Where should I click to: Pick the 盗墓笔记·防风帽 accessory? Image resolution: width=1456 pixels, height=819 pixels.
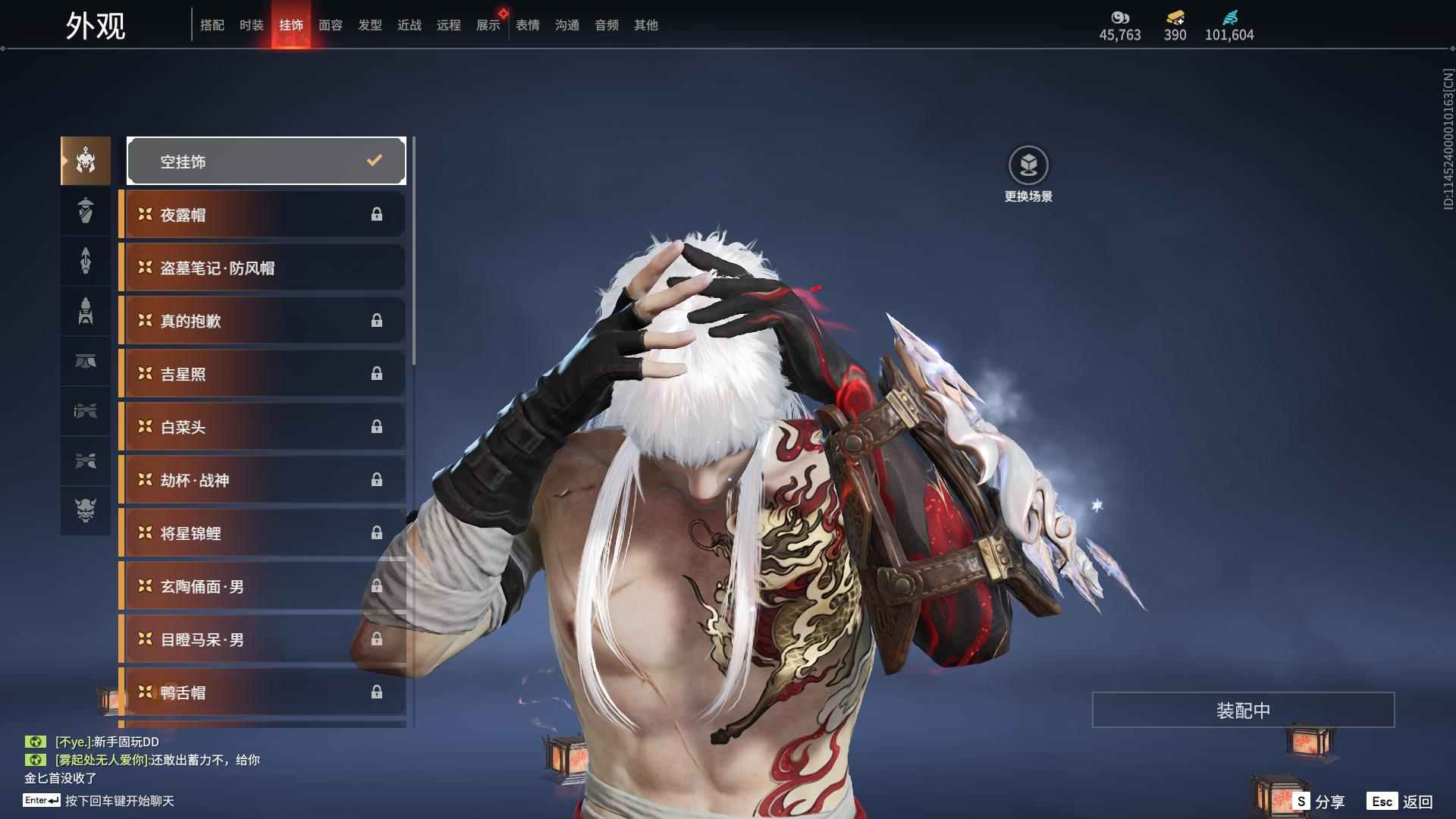click(262, 268)
